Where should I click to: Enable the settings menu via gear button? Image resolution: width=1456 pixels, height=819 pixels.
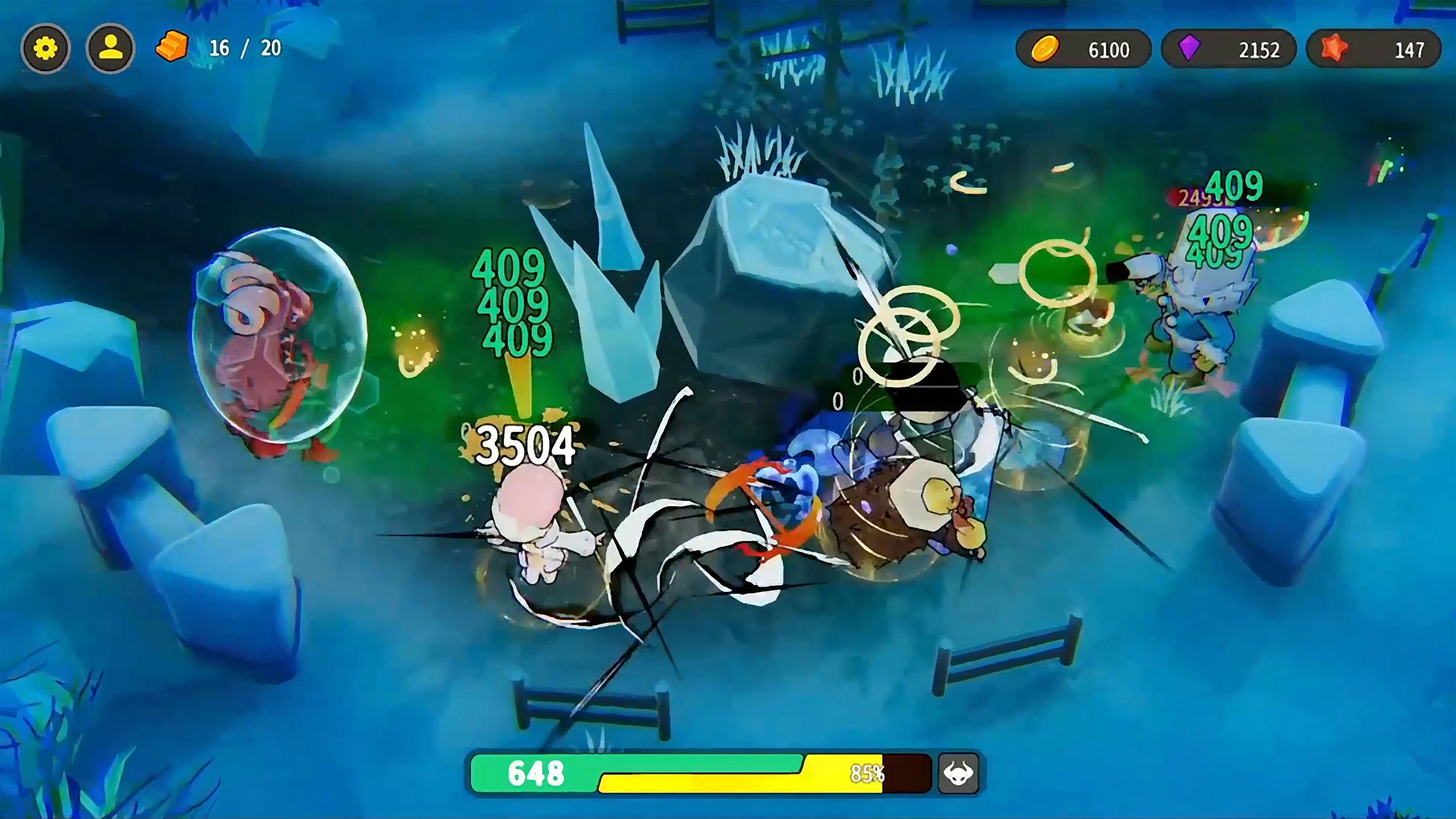click(46, 48)
